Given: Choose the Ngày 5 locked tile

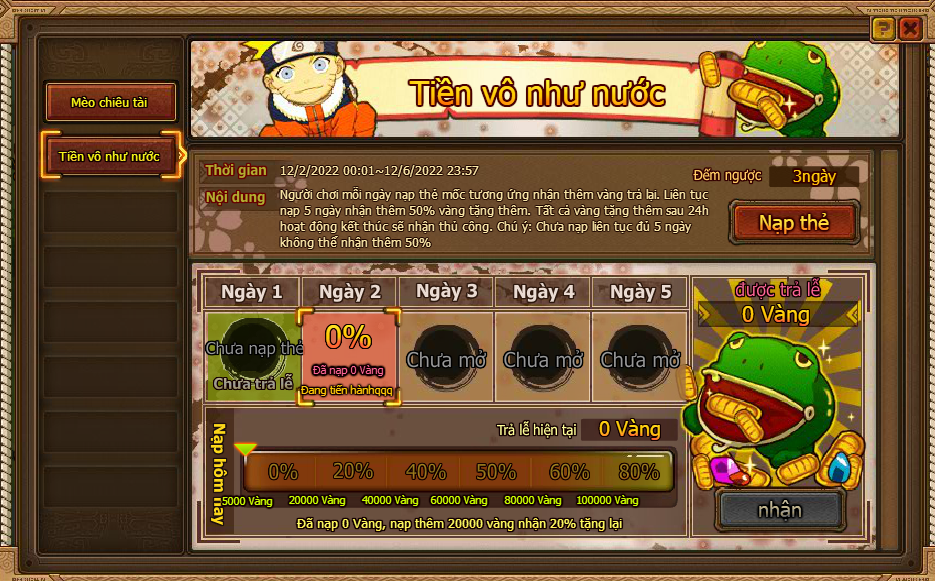Looking at the screenshot, I should (640, 357).
